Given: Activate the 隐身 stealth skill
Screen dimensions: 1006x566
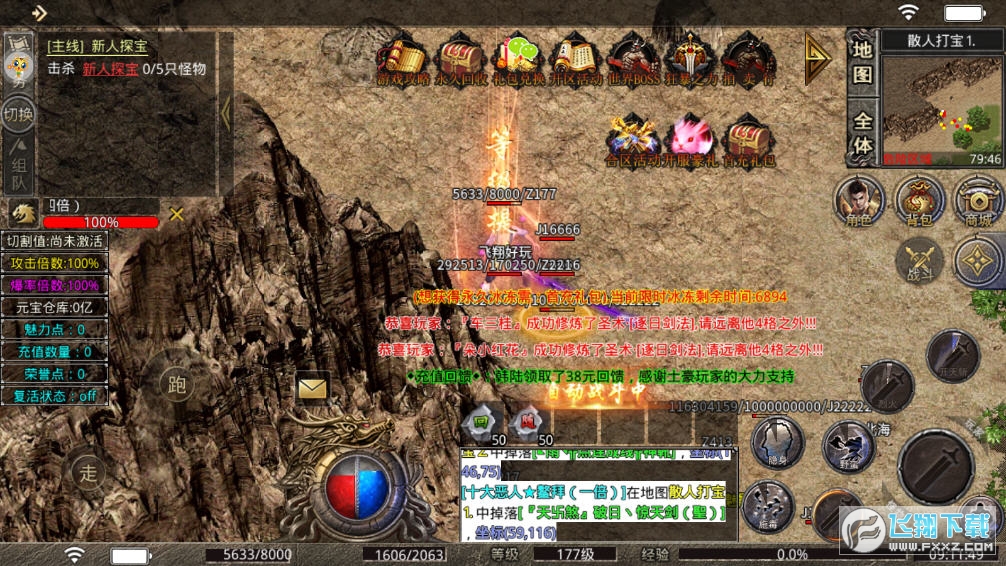Looking at the screenshot, I should tap(777, 443).
